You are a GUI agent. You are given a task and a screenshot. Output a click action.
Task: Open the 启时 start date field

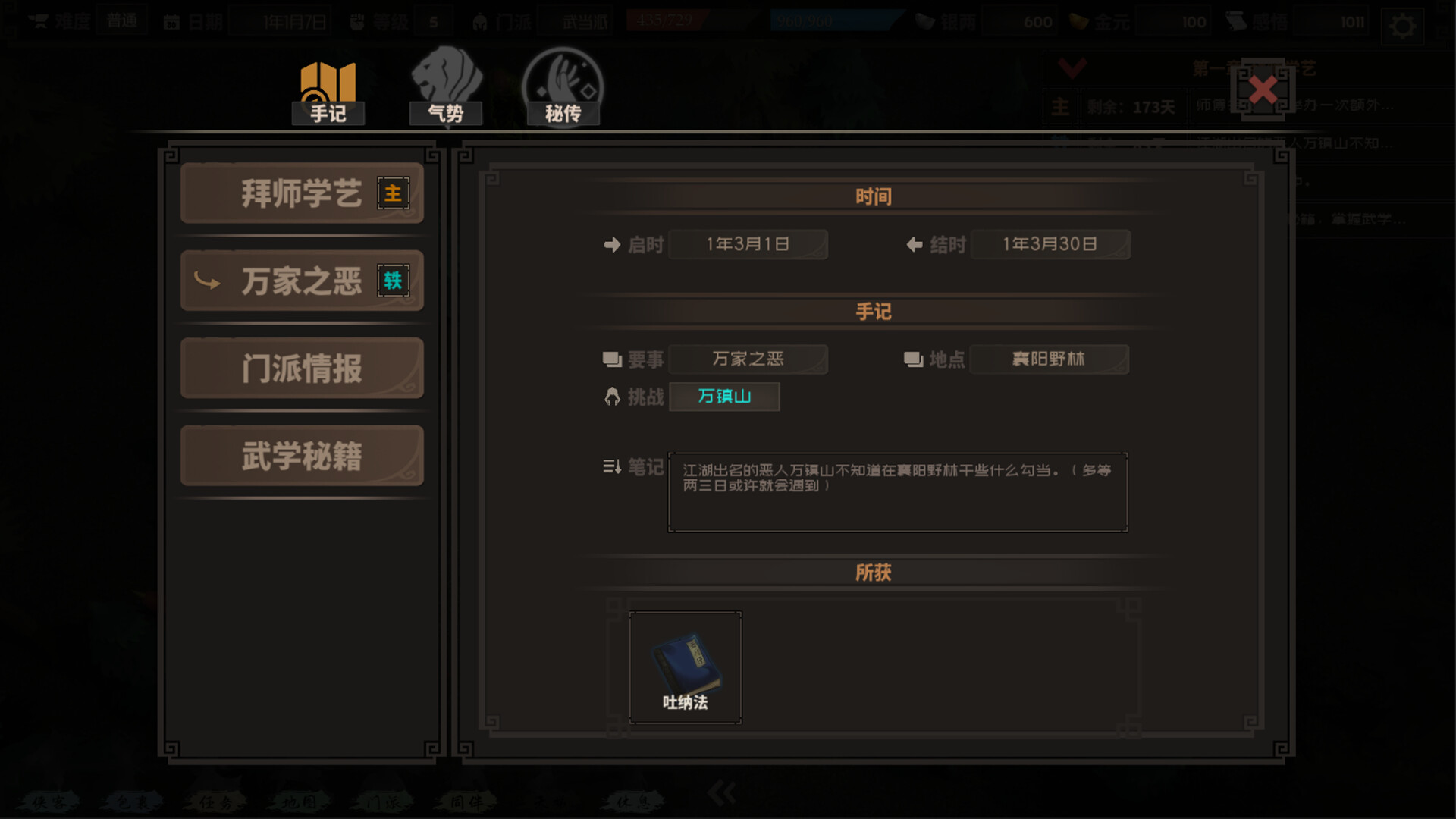(748, 244)
